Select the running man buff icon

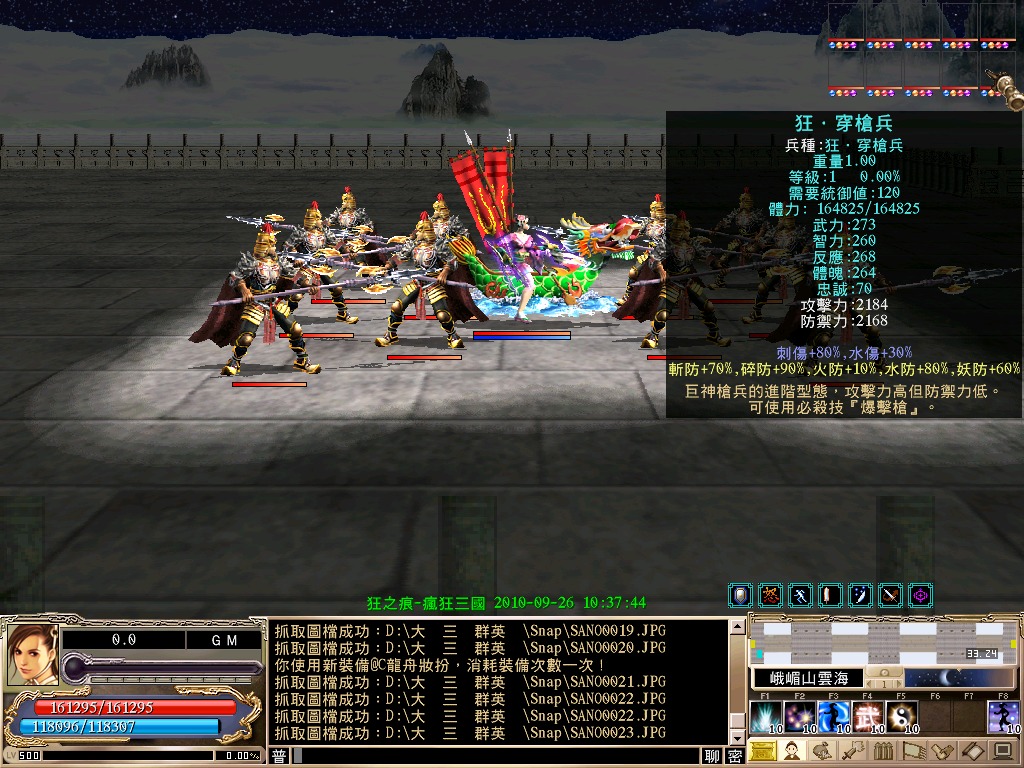[x=800, y=596]
